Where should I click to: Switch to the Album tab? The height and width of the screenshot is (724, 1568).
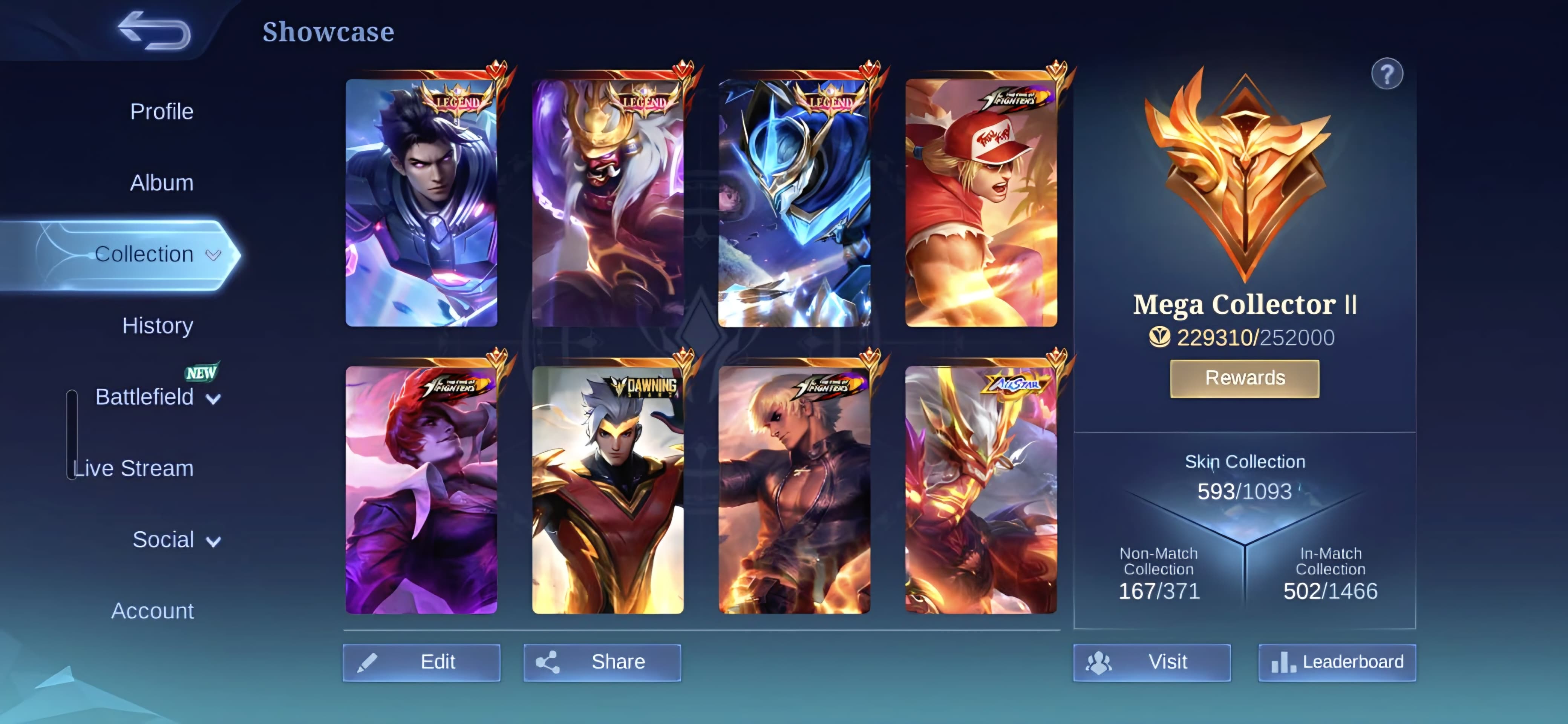[161, 183]
